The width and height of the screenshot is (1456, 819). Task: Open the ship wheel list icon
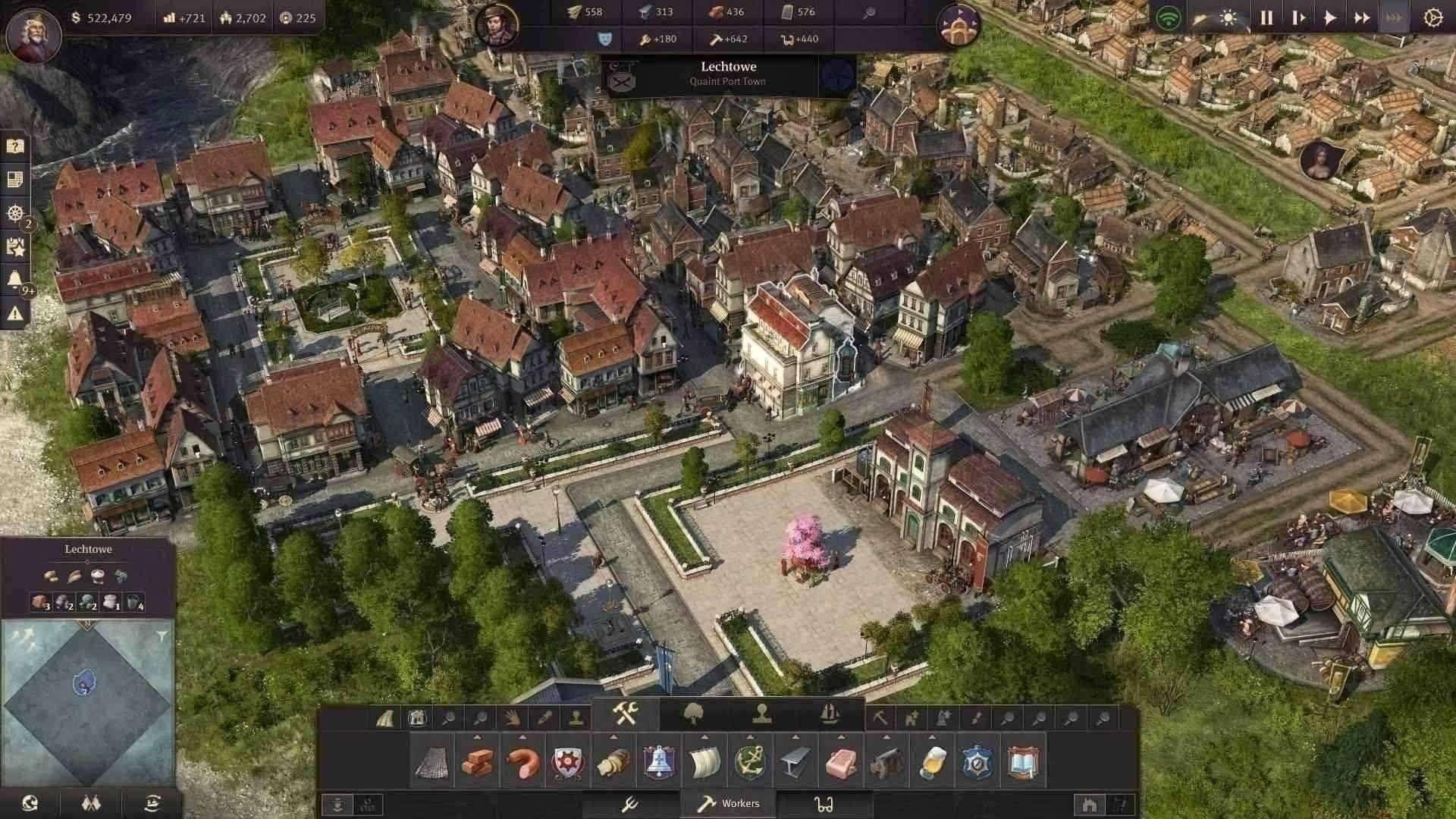pyautogui.click(x=15, y=213)
